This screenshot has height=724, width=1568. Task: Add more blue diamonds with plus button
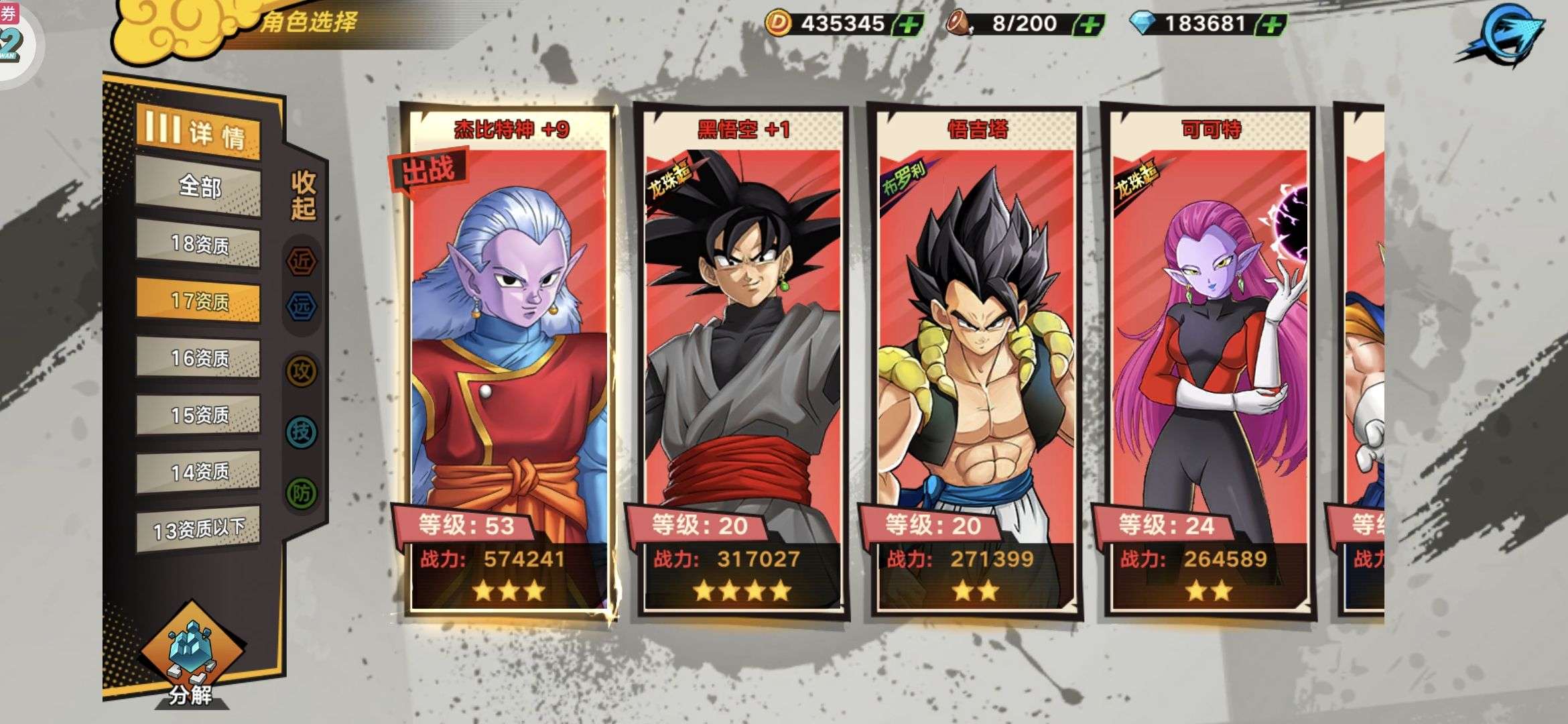(1271, 25)
